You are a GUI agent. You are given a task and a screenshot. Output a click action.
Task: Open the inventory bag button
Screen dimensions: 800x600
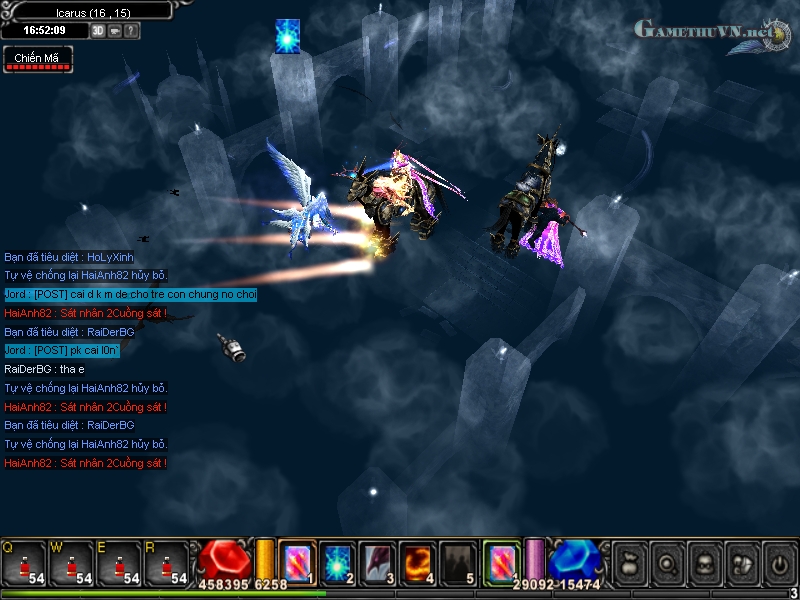pyautogui.click(x=631, y=561)
